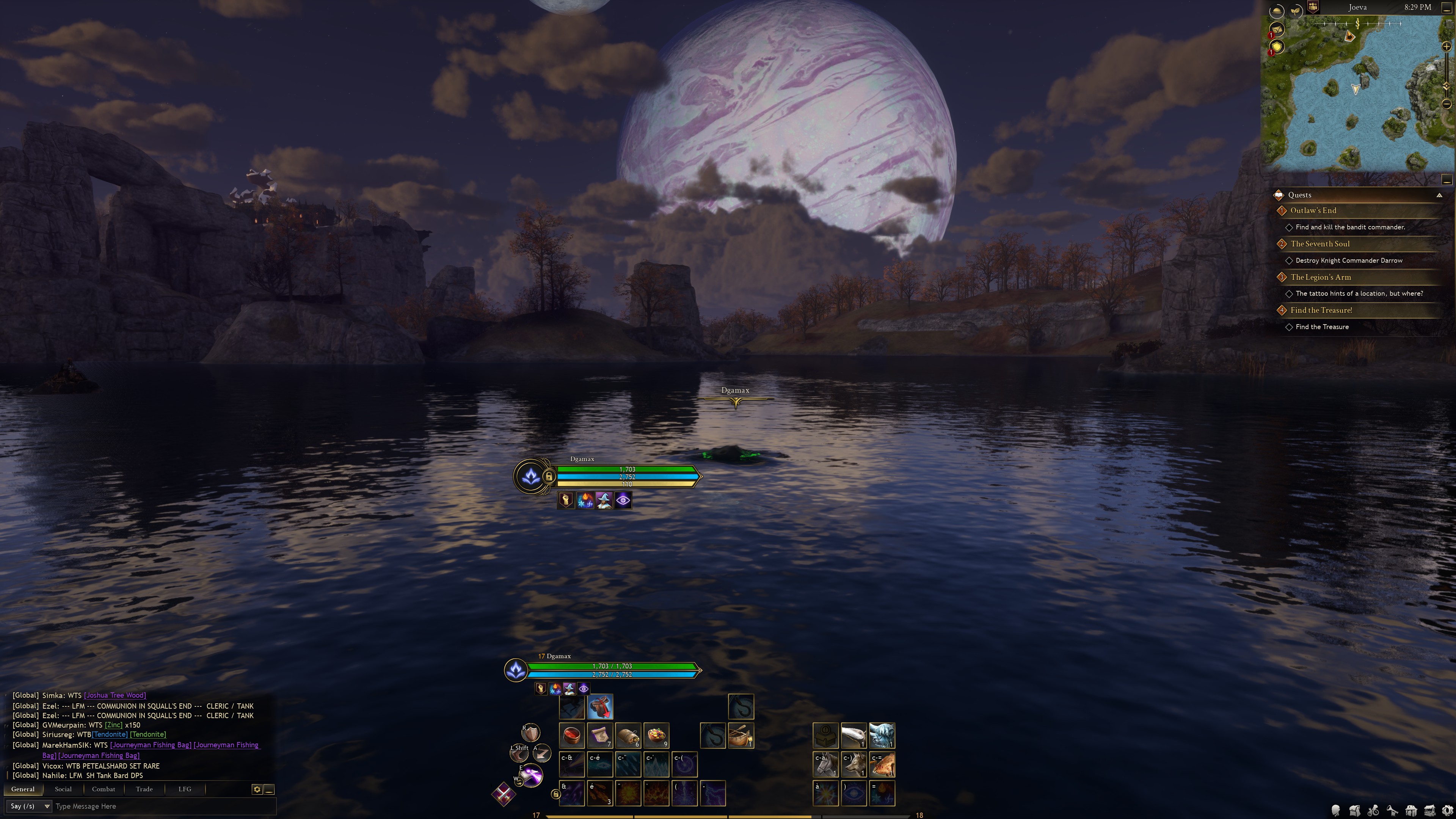
Task: Use the rowboat hotbar item
Action: coord(741,735)
